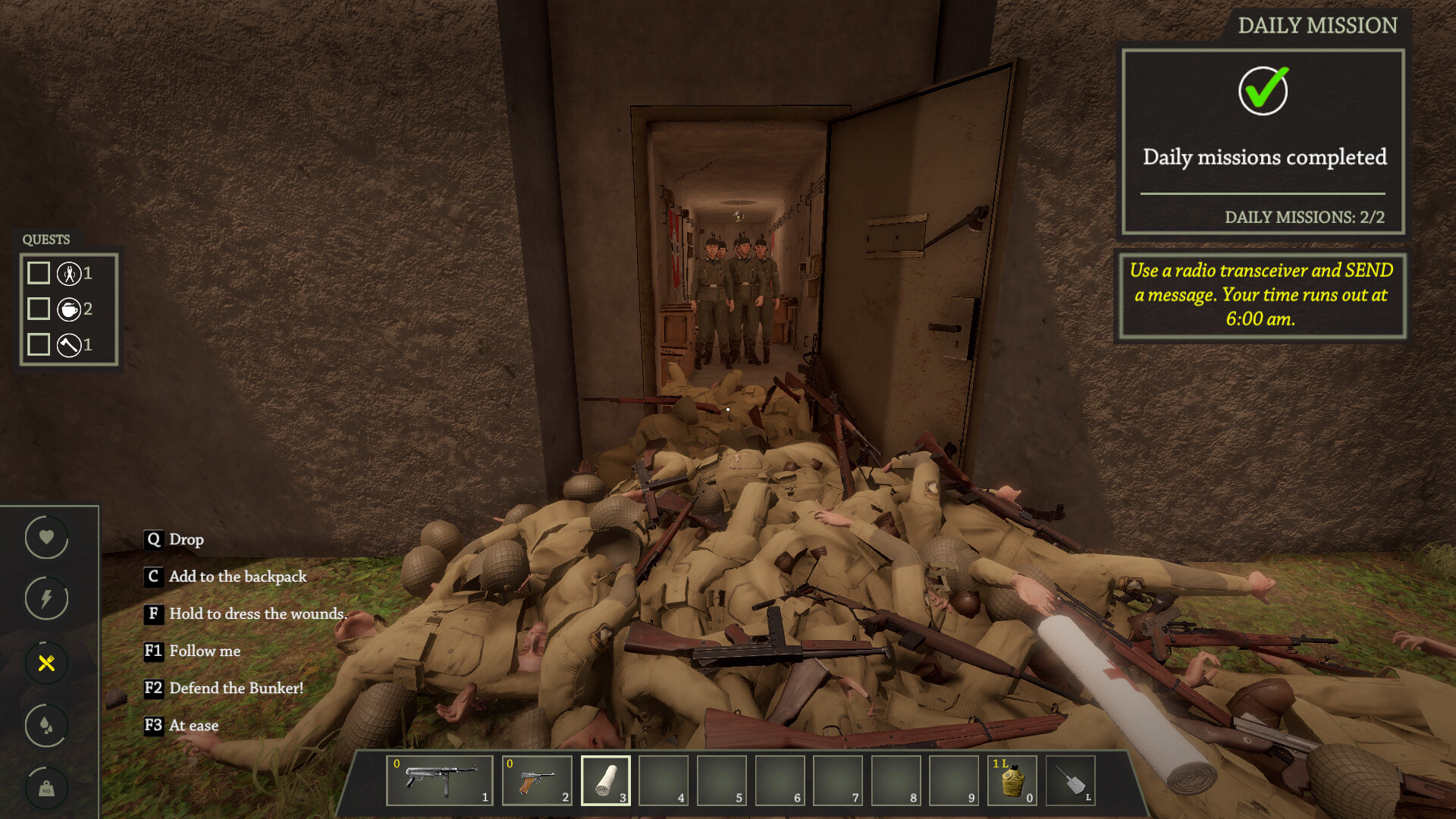Click empty hotbar slot 4
The width and height of the screenshot is (1456, 819).
(x=663, y=780)
